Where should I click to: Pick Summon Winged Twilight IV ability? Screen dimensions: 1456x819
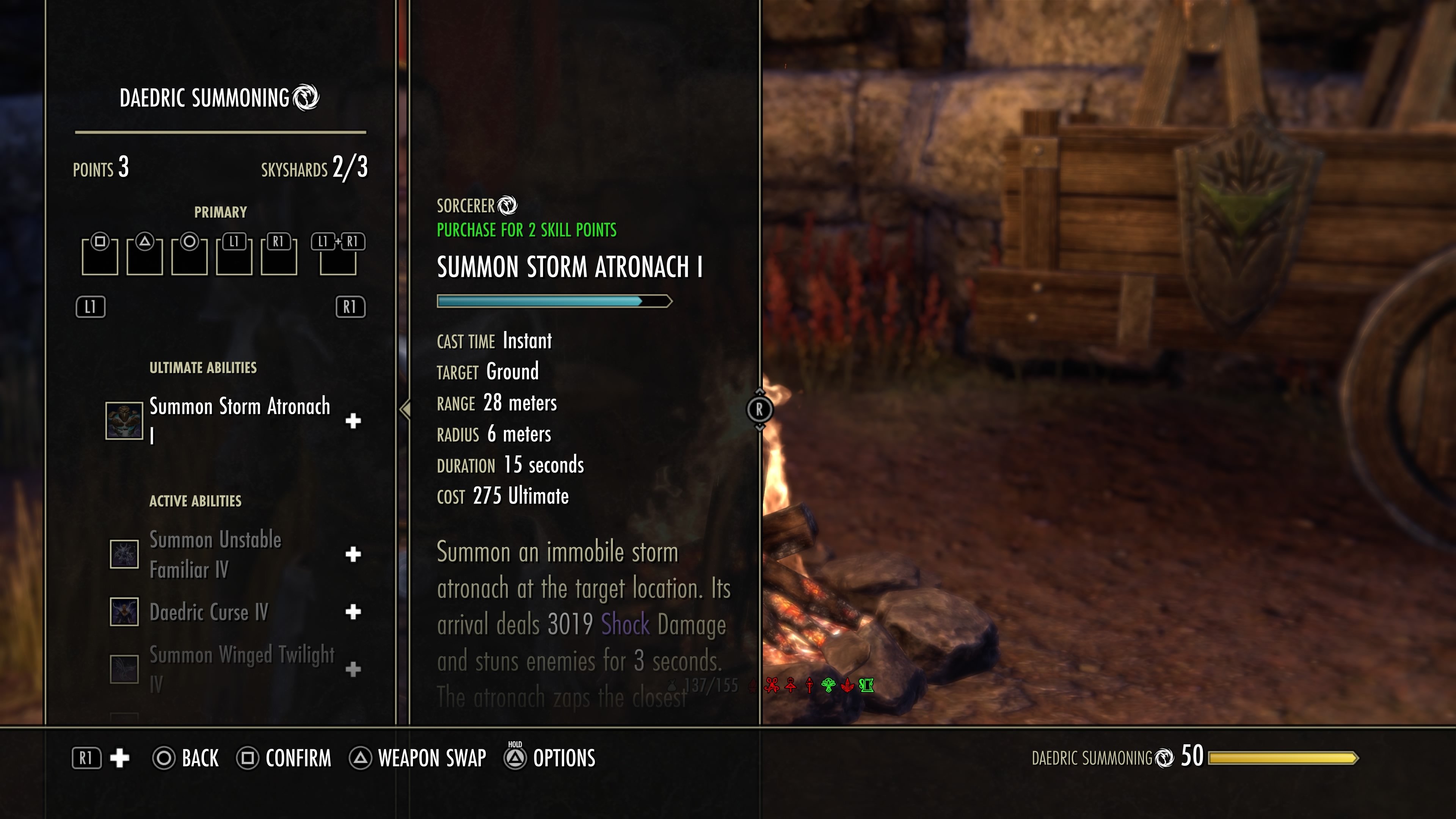coord(242,668)
